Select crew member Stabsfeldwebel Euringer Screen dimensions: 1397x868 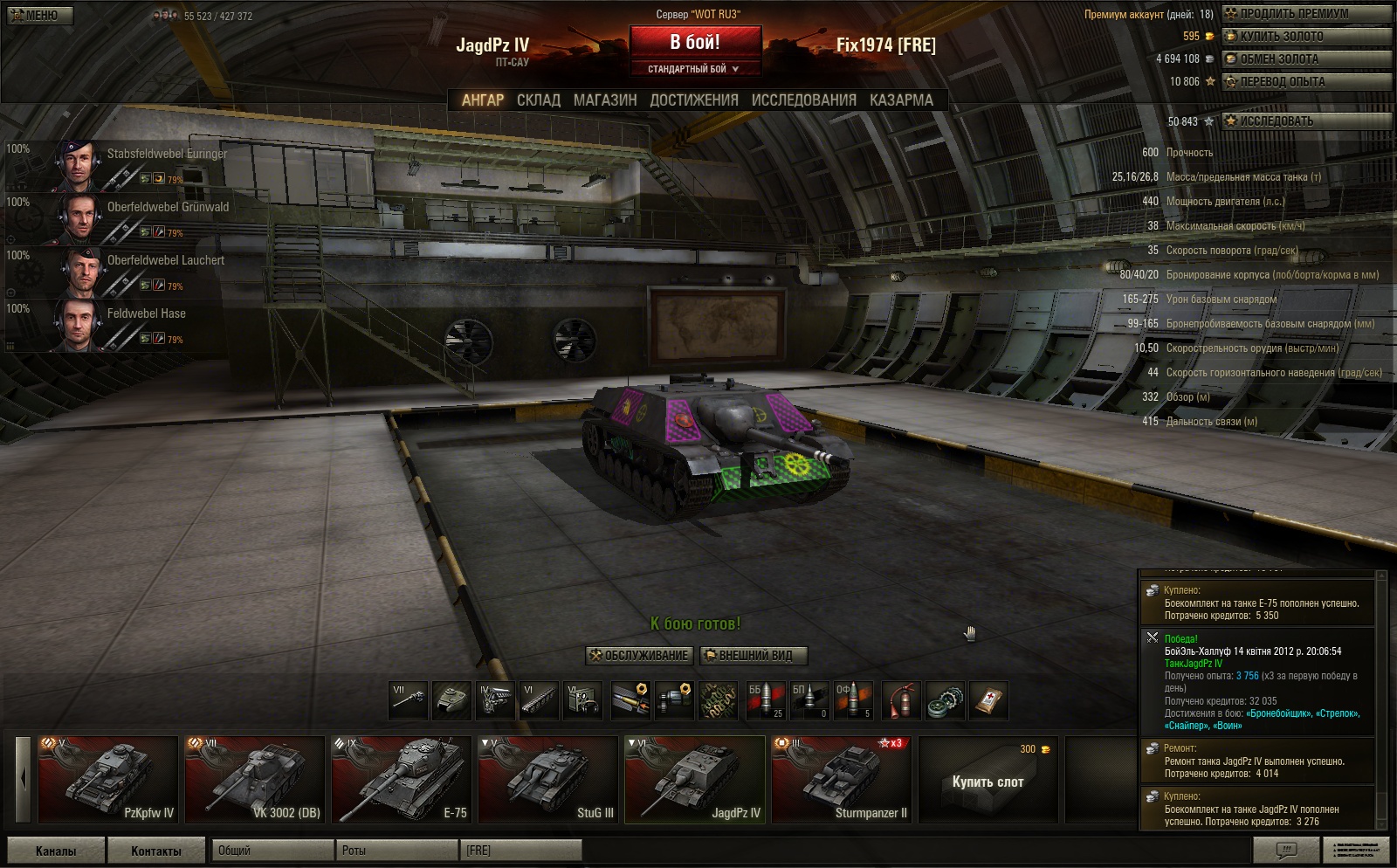(140, 164)
